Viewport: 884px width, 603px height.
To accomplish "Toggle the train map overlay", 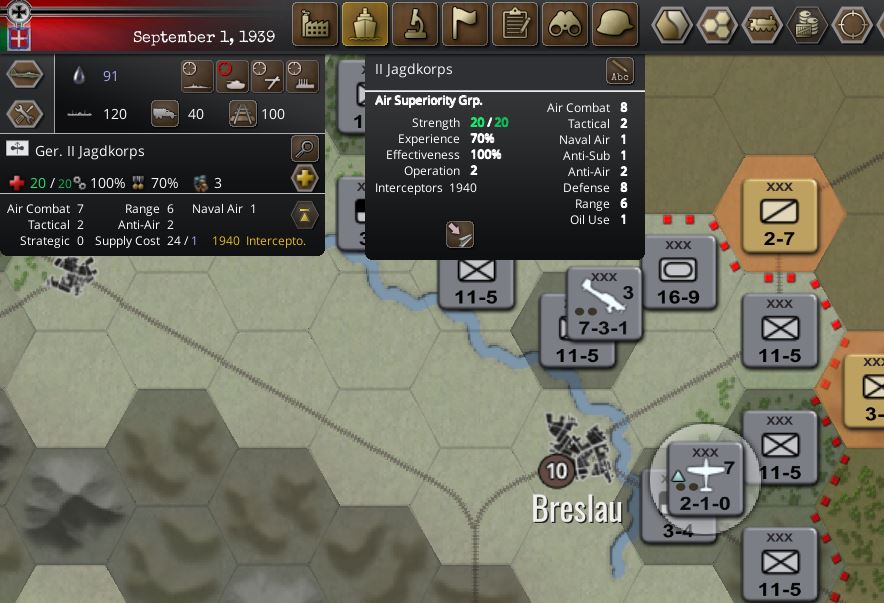I will (x=762, y=24).
